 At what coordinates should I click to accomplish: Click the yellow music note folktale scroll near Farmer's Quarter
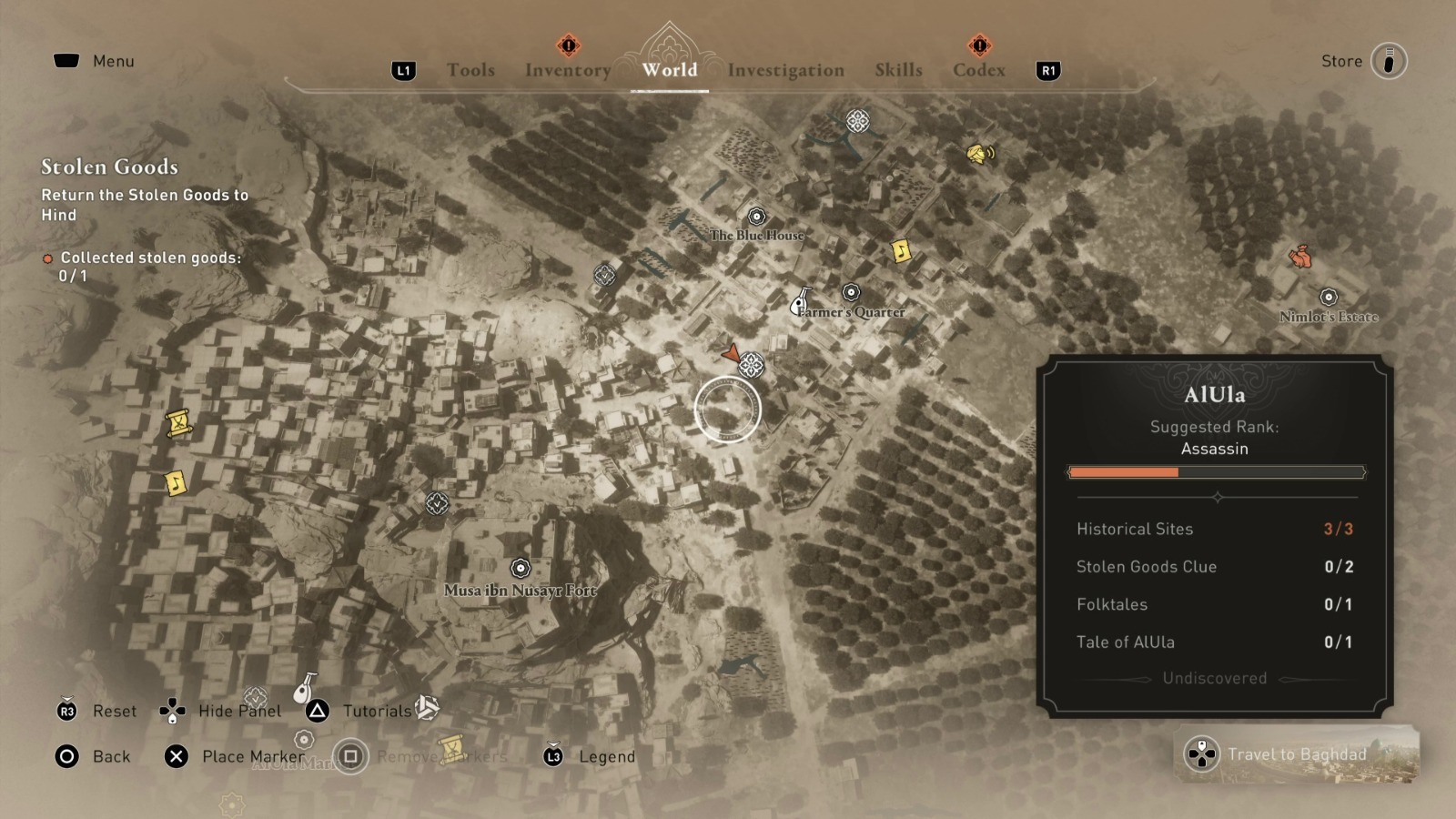tap(900, 250)
